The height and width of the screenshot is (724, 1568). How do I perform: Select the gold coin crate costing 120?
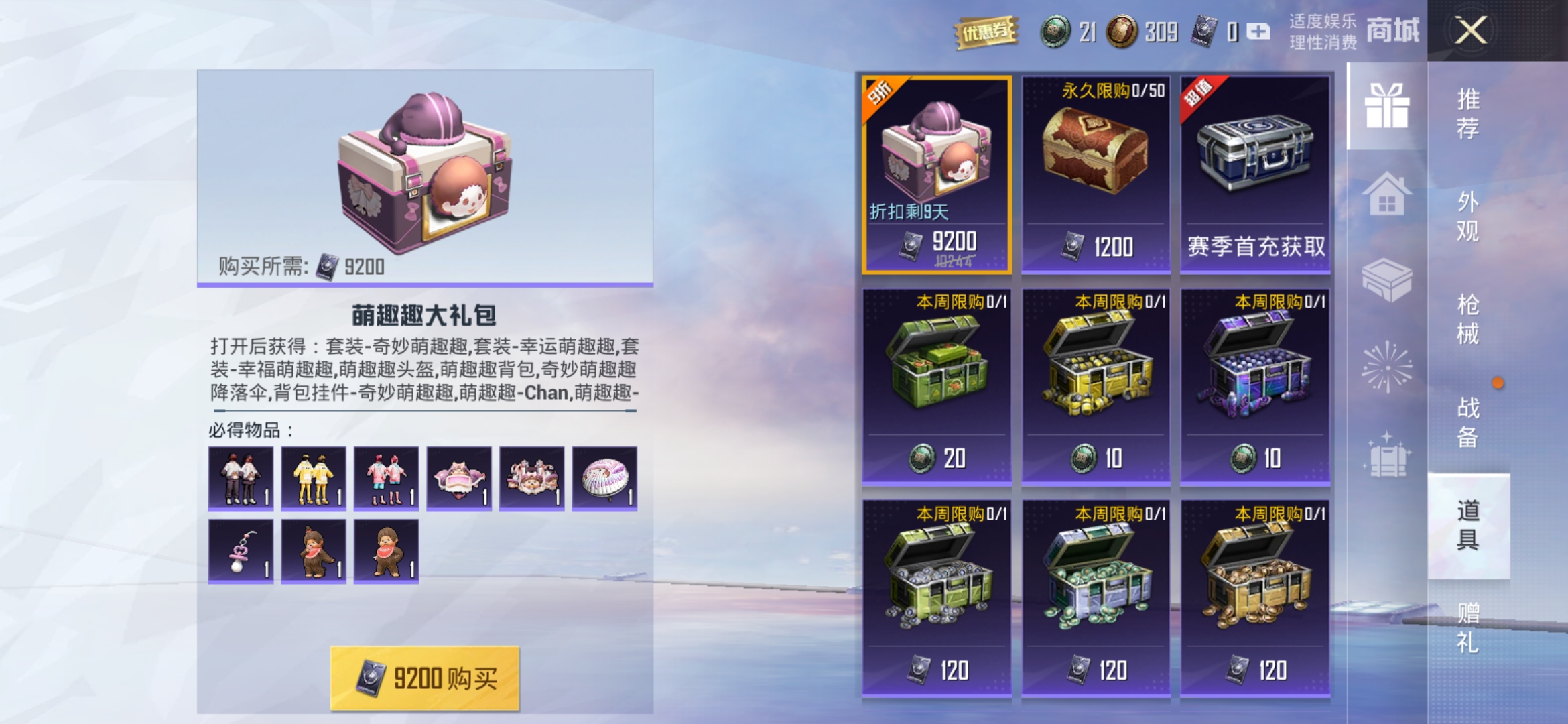(1255, 598)
